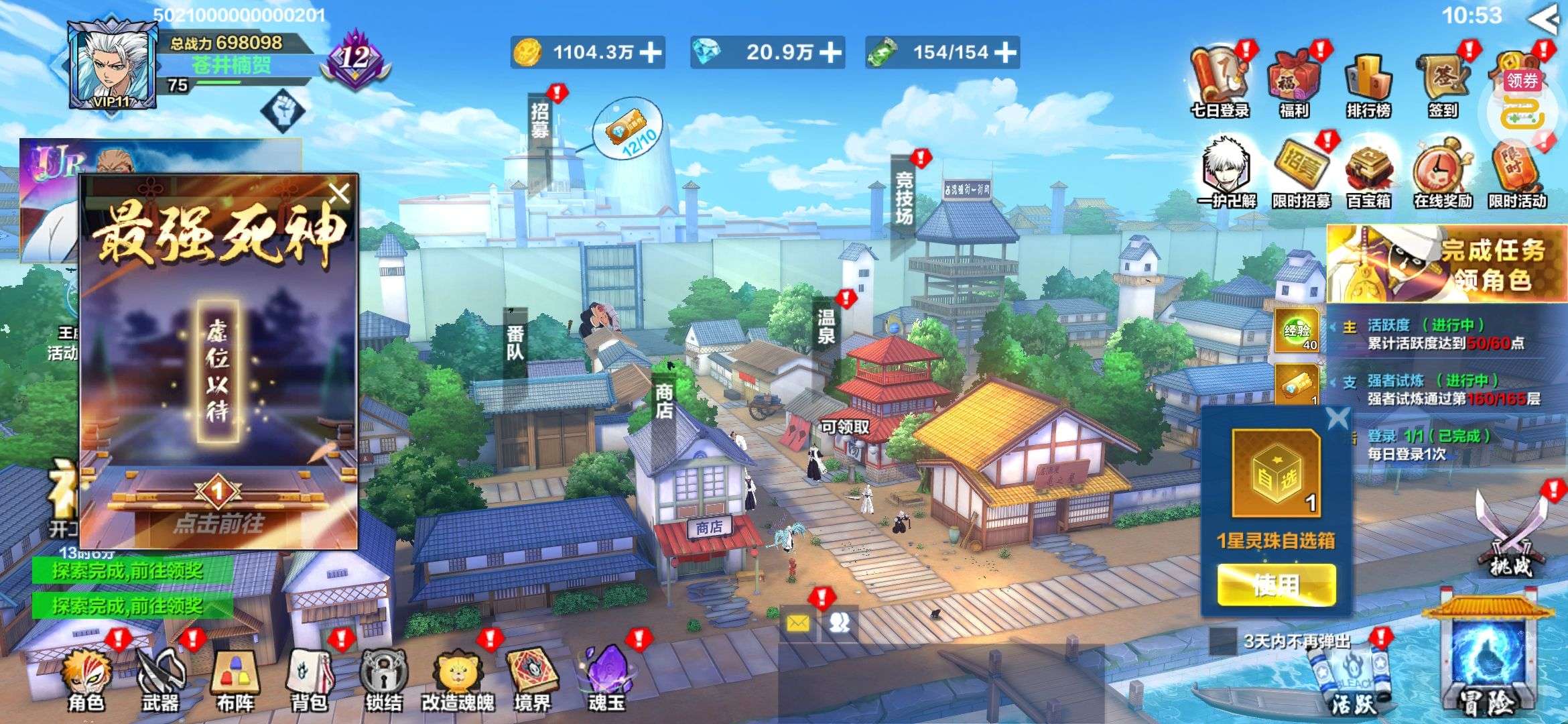Viewport: 1568px width, 724px height.
Task: Use the 1星灵珠自选 item with 使用
Action: point(1276,585)
